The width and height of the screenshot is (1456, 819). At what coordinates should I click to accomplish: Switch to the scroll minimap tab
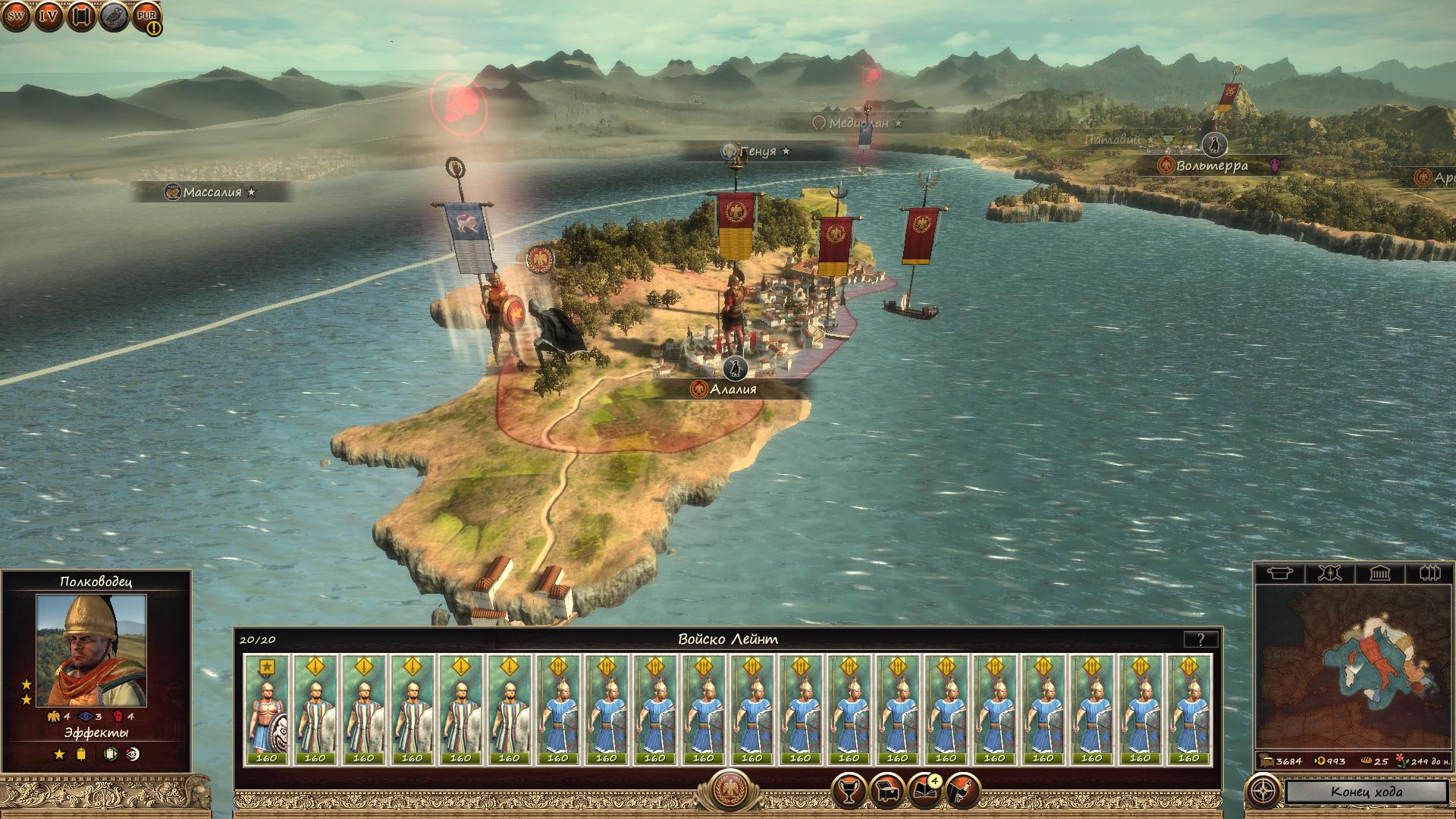1279,573
